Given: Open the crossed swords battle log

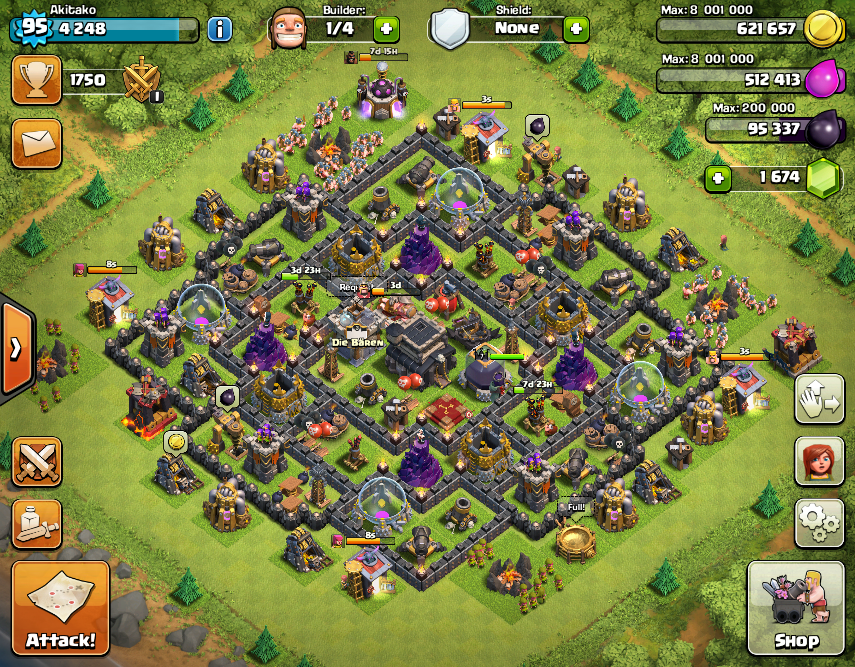Looking at the screenshot, I should point(37,462).
